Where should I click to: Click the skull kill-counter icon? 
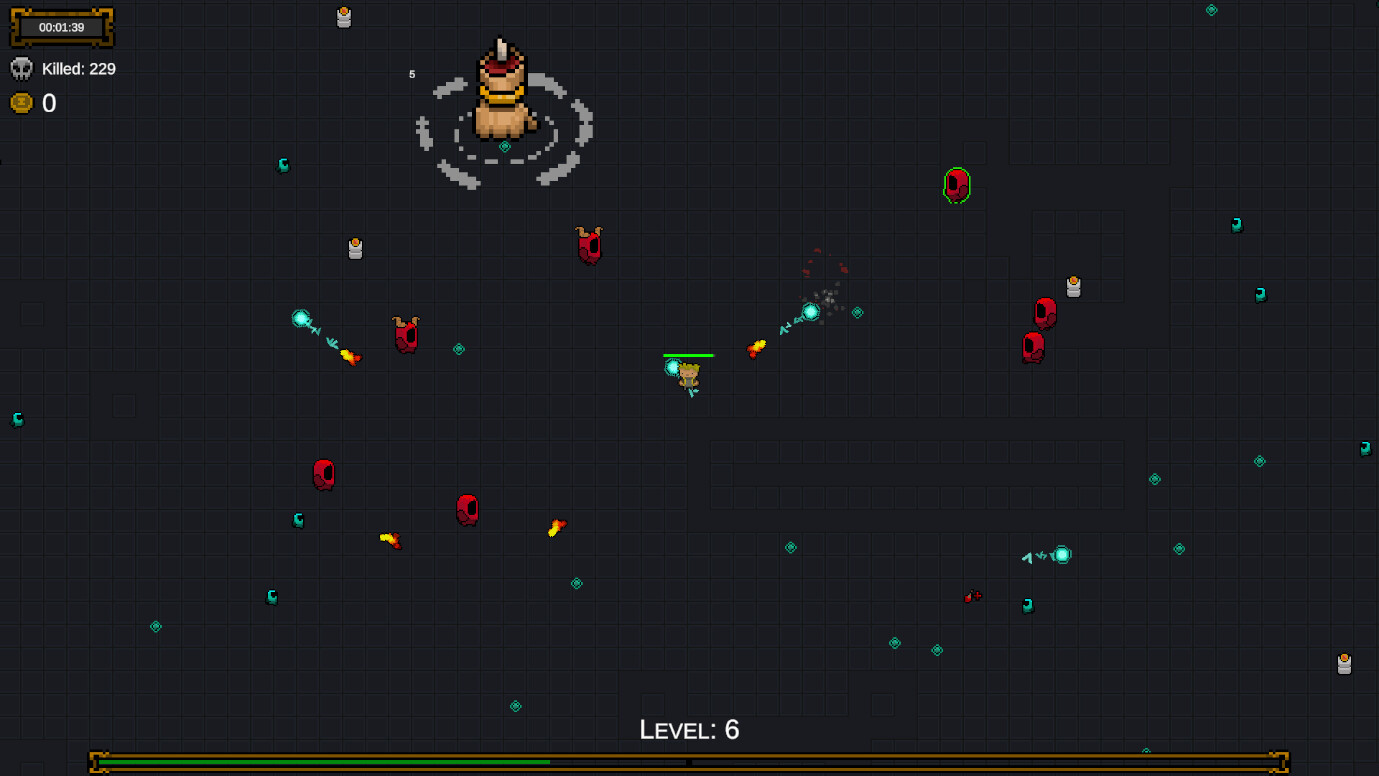coord(22,68)
